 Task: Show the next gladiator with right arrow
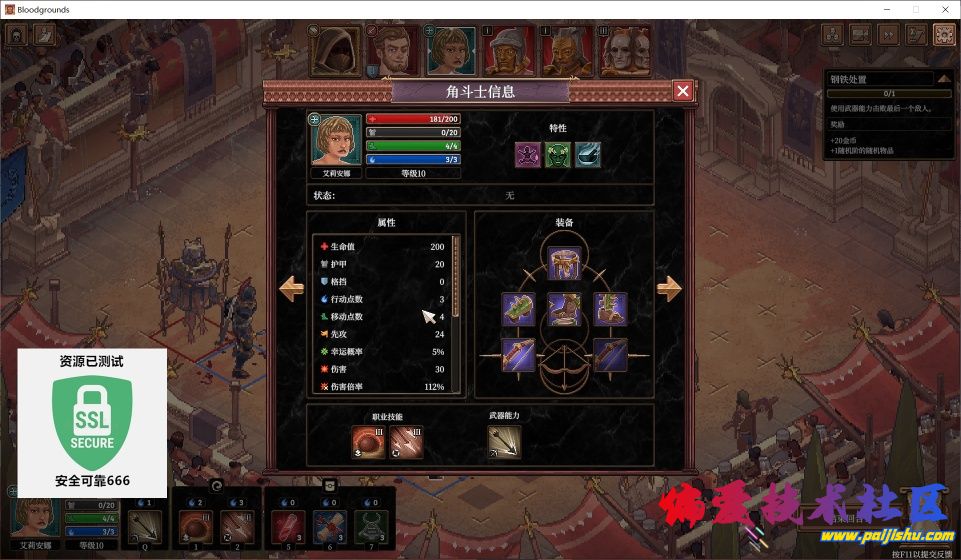click(669, 289)
